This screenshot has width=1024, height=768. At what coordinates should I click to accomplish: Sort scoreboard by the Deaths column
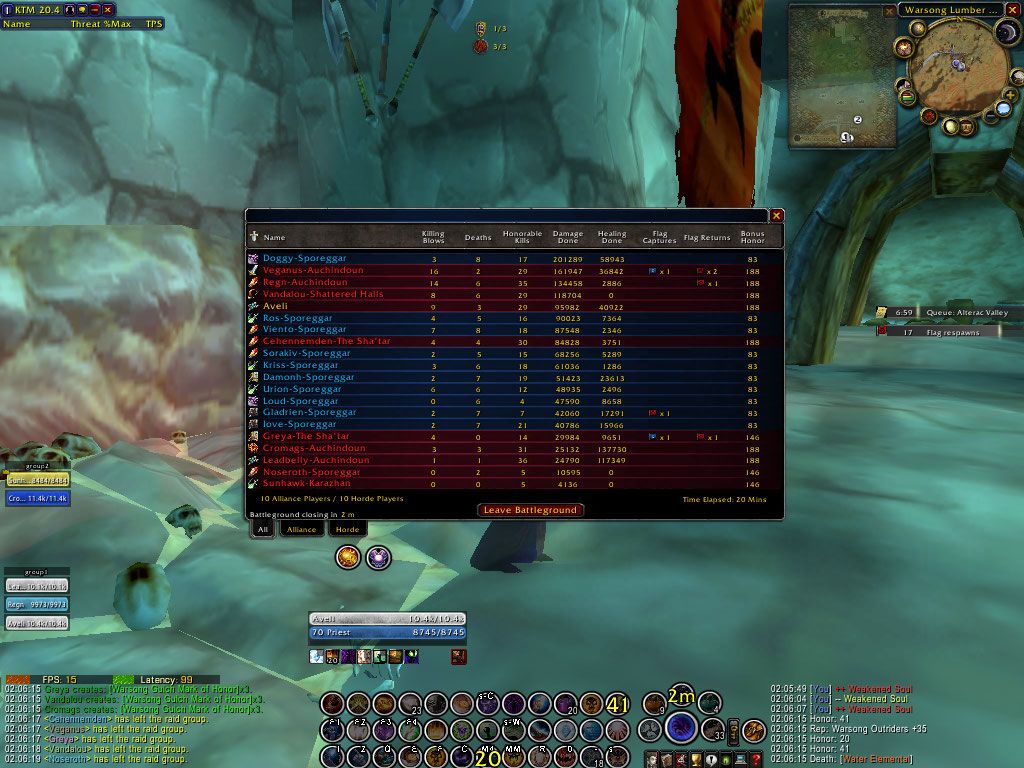pos(478,238)
